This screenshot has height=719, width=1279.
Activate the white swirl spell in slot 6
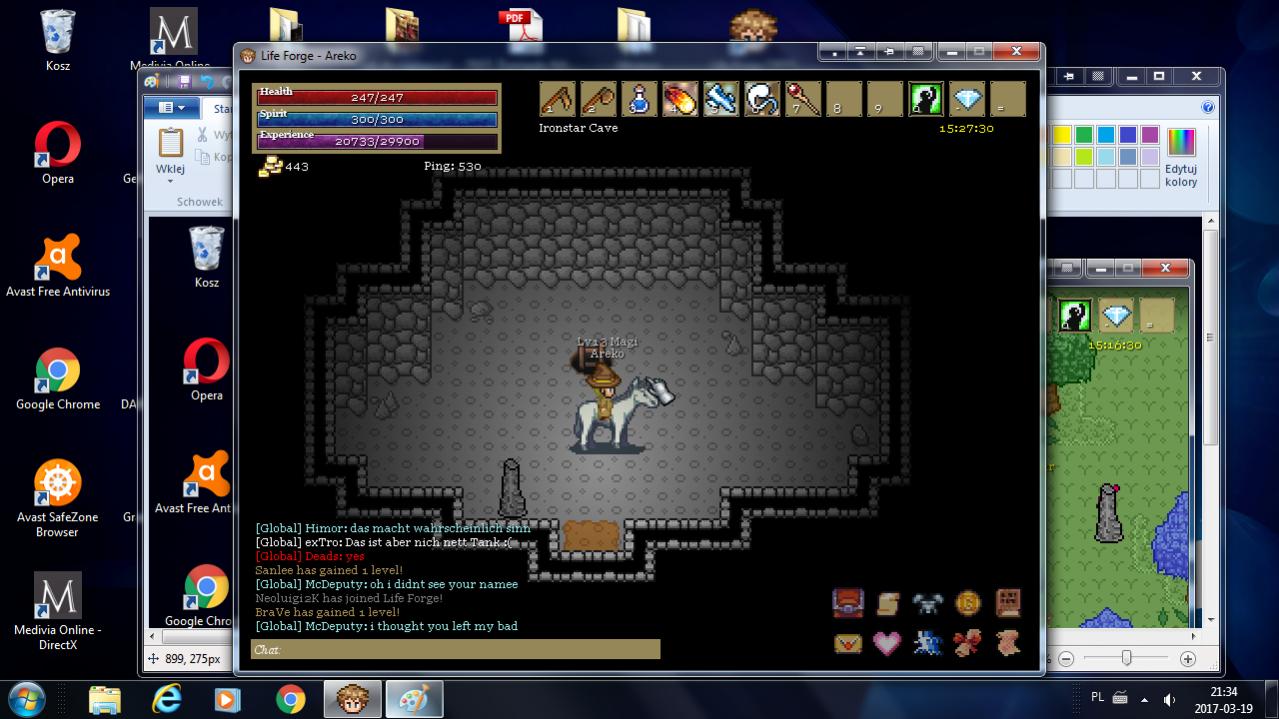point(762,99)
